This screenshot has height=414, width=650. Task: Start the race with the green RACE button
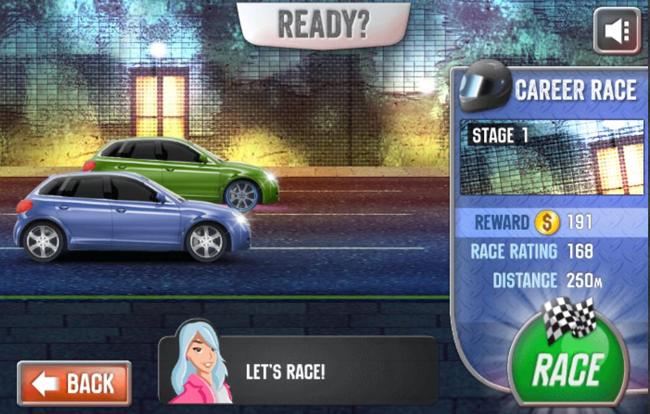(567, 366)
